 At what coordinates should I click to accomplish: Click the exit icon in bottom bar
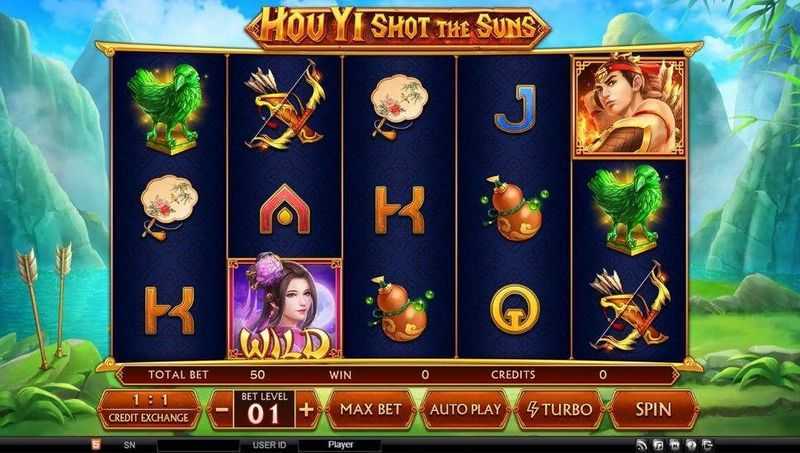coord(707,444)
